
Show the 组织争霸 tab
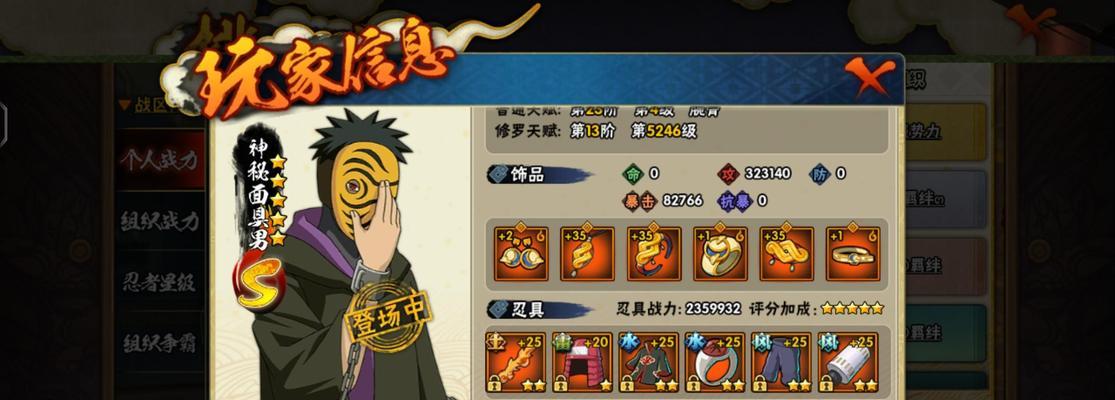(159, 343)
